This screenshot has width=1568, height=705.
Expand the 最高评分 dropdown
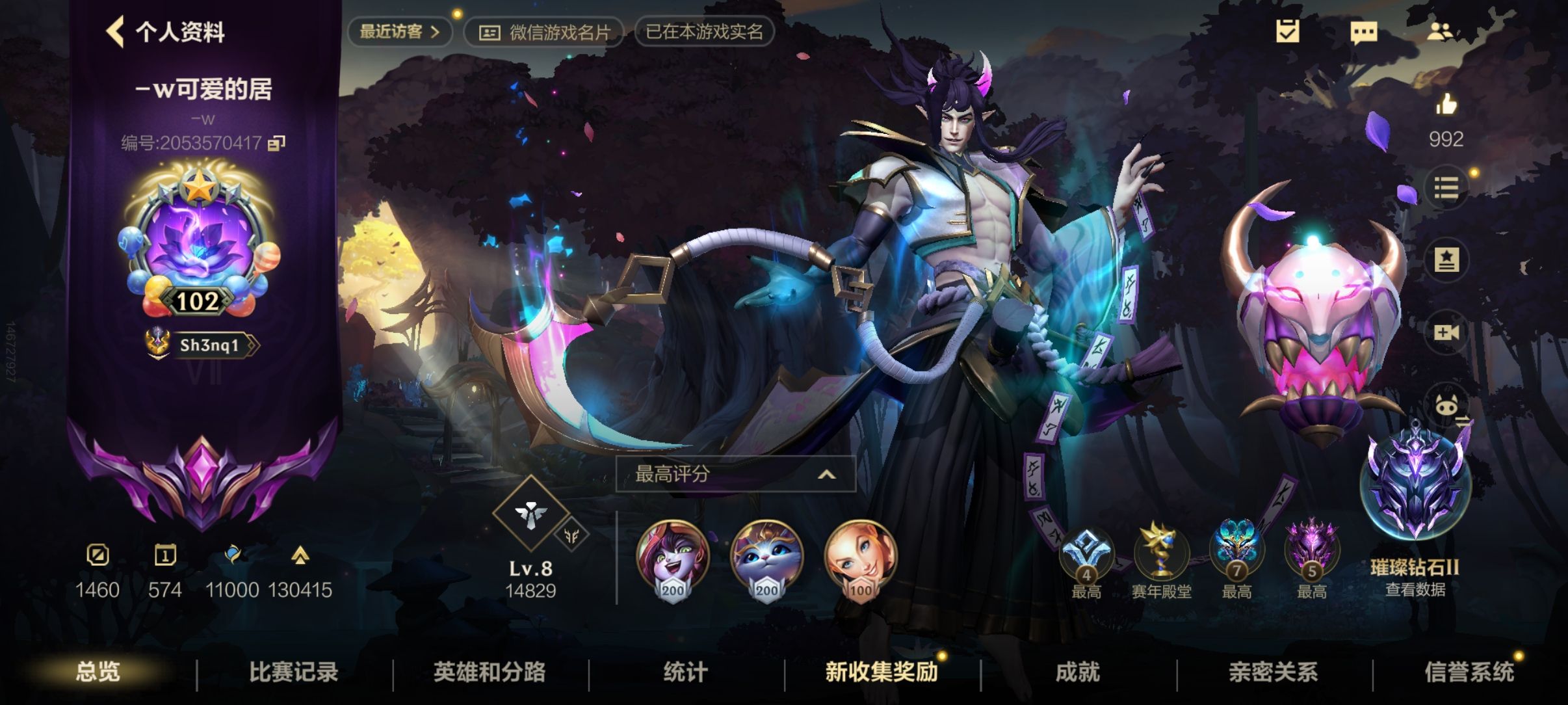(735, 474)
